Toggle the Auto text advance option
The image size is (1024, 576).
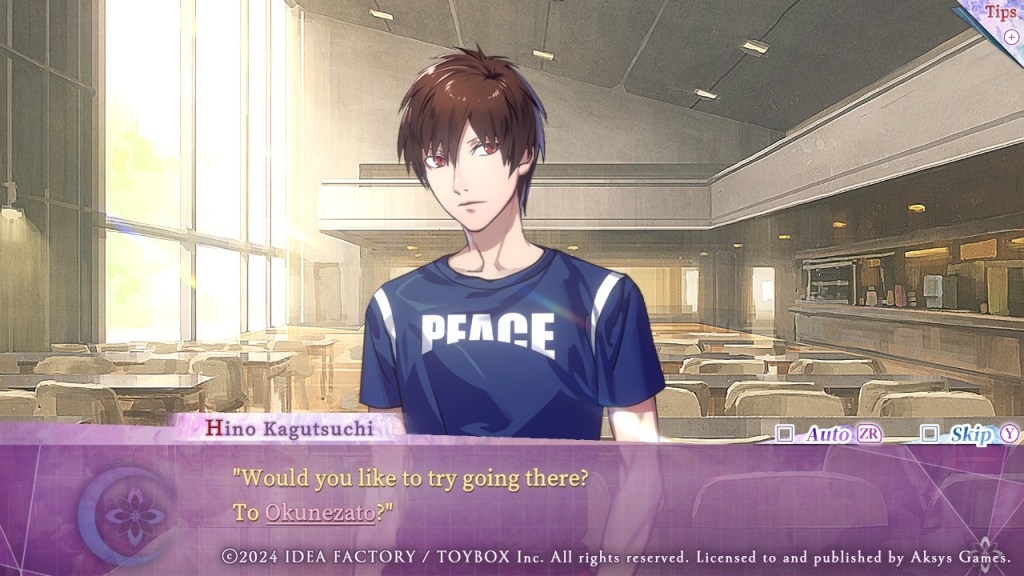pos(786,434)
